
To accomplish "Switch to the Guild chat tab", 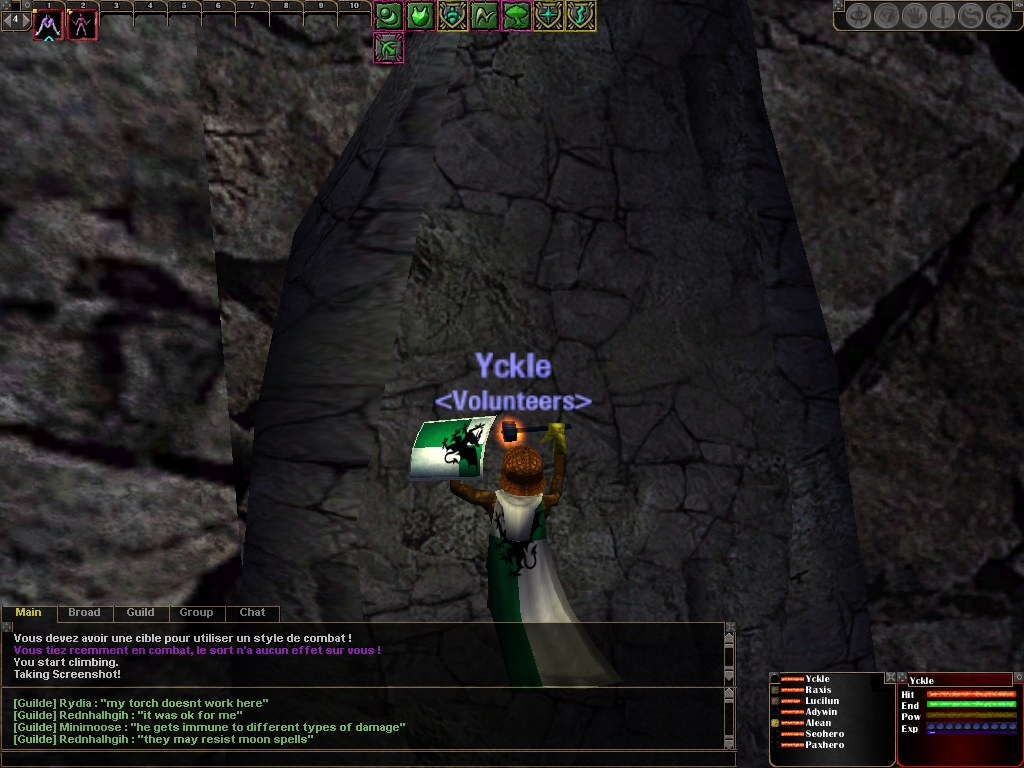I will pyautogui.click(x=140, y=612).
